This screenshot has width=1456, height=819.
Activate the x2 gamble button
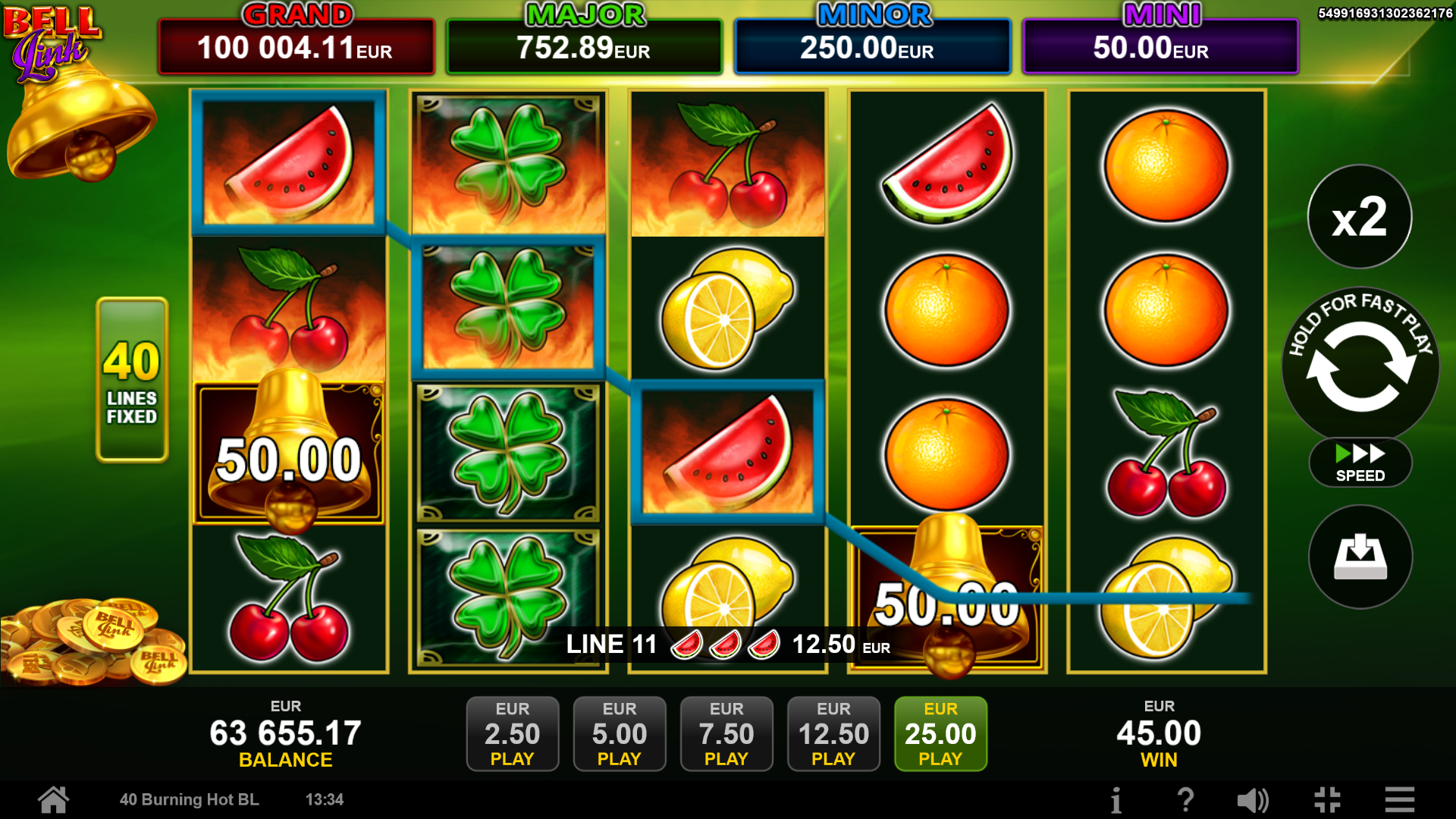tap(1360, 217)
